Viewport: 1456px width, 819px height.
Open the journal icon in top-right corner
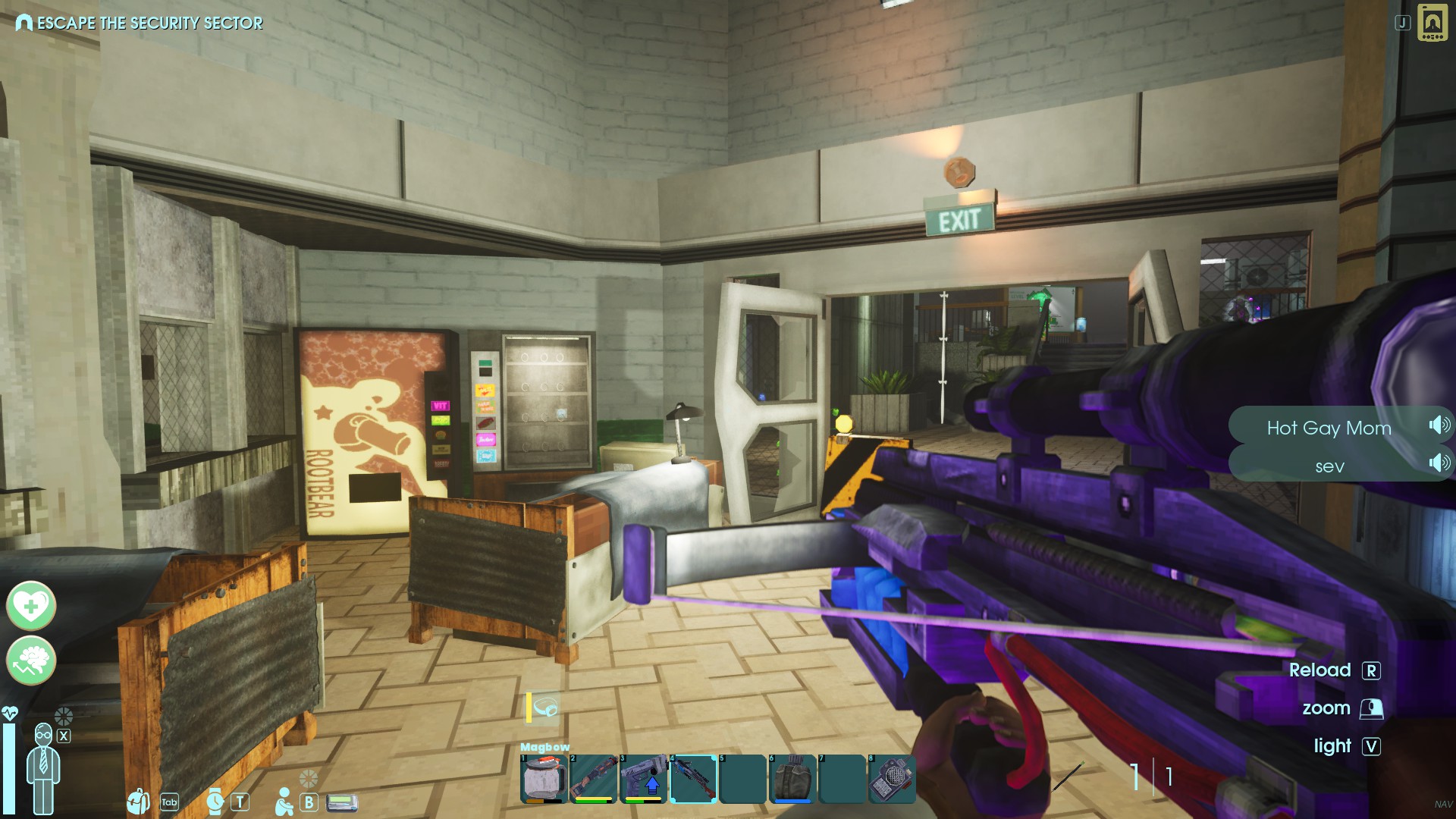(1432, 22)
